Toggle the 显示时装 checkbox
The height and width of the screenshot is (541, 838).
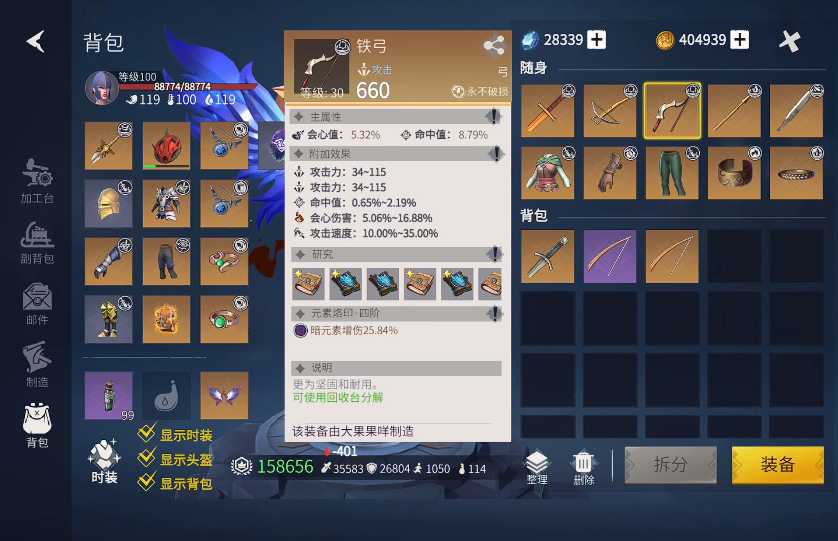(x=147, y=435)
